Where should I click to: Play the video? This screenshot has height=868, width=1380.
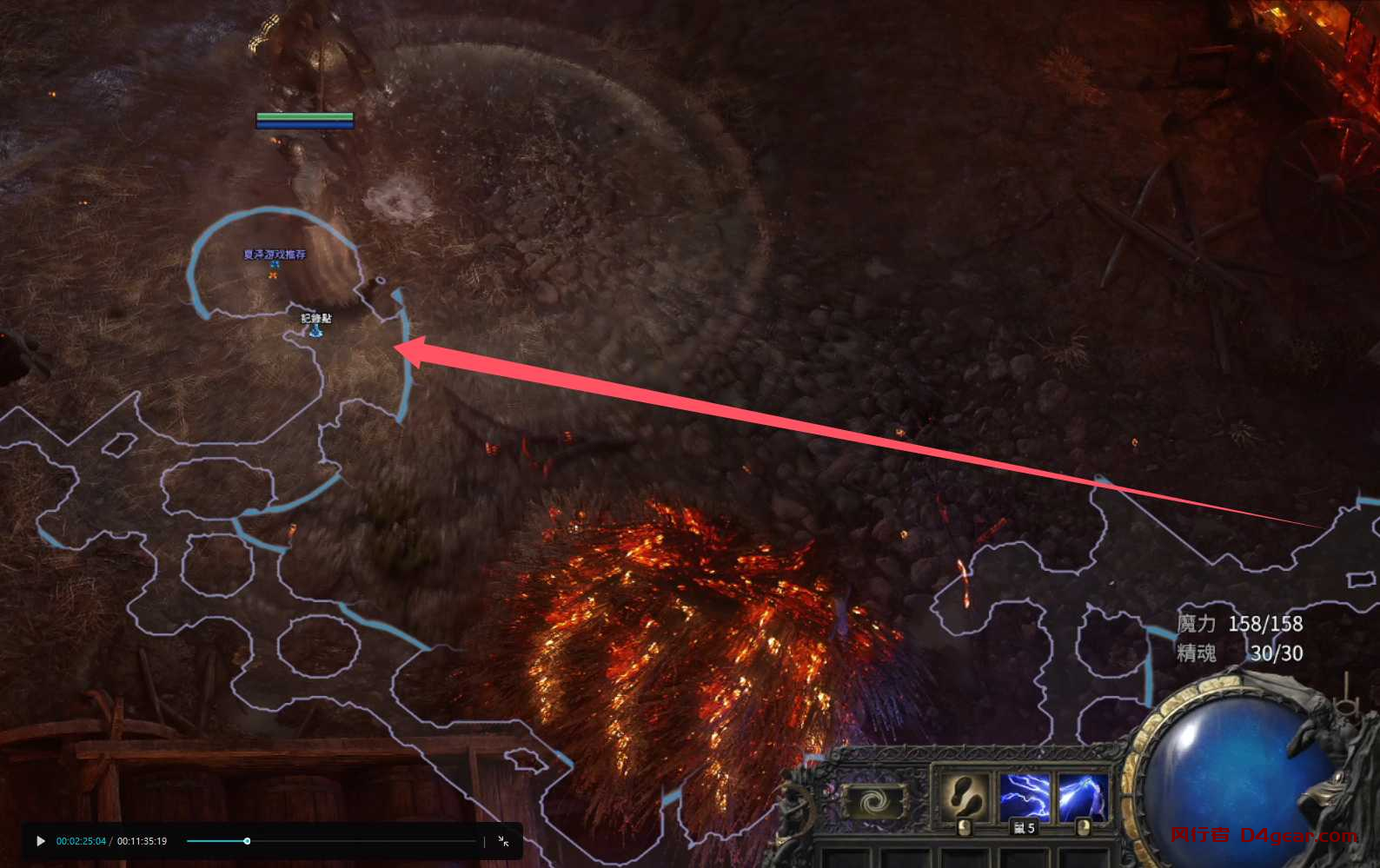(x=41, y=841)
